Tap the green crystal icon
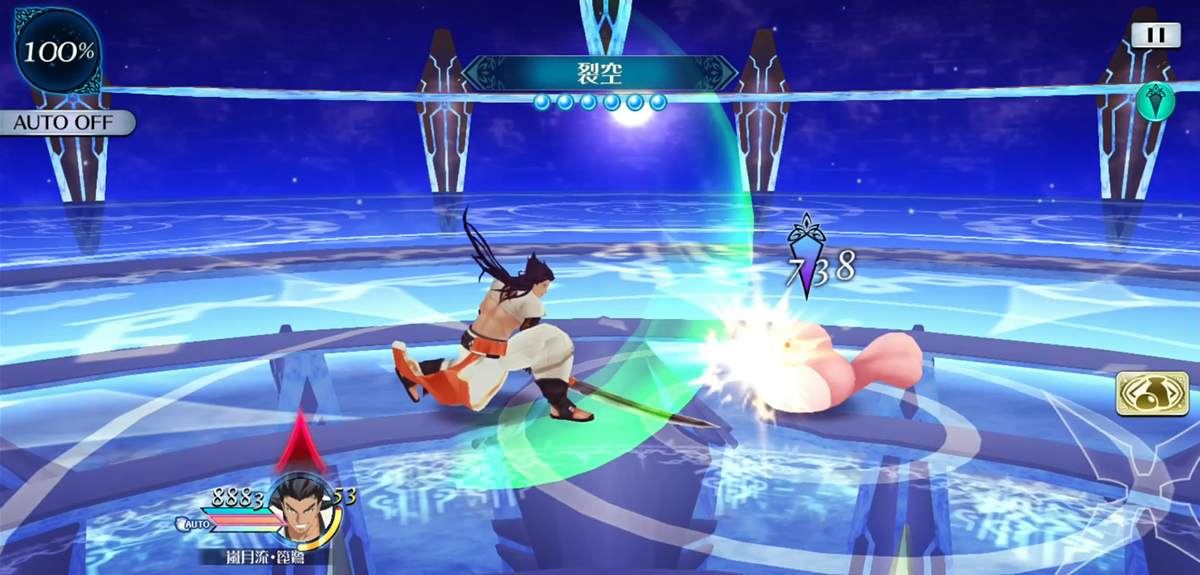The height and width of the screenshot is (575, 1200). [1155, 100]
